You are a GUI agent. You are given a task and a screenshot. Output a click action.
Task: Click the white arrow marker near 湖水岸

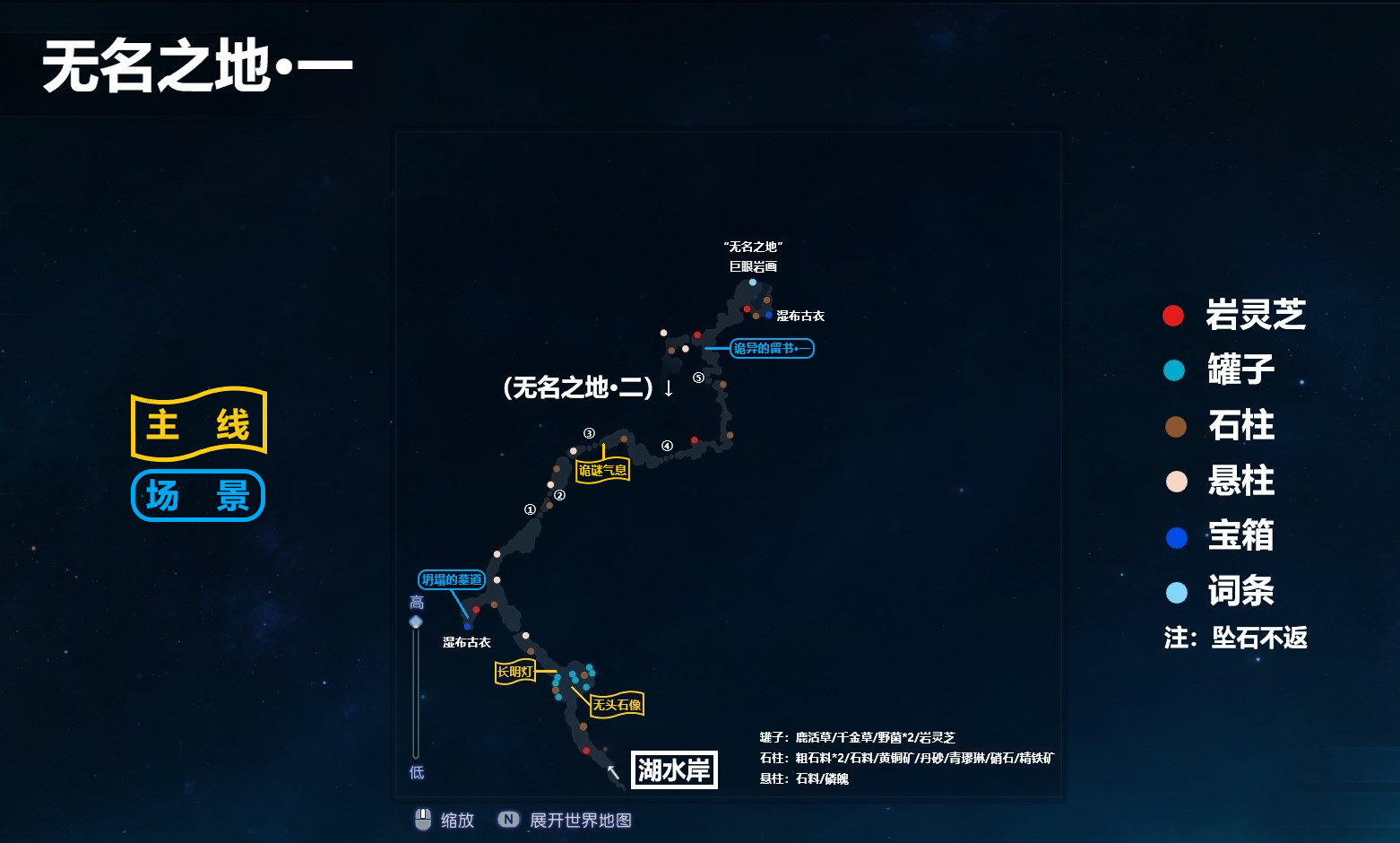(x=614, y=771)
